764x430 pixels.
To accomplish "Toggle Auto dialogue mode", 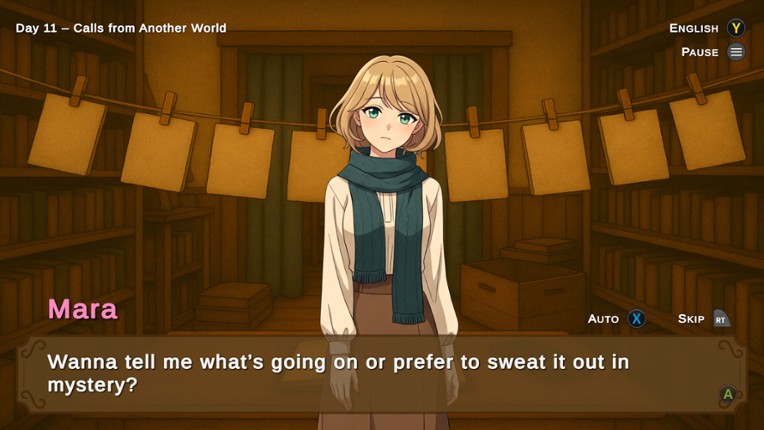I will click(x=603, y=319).
